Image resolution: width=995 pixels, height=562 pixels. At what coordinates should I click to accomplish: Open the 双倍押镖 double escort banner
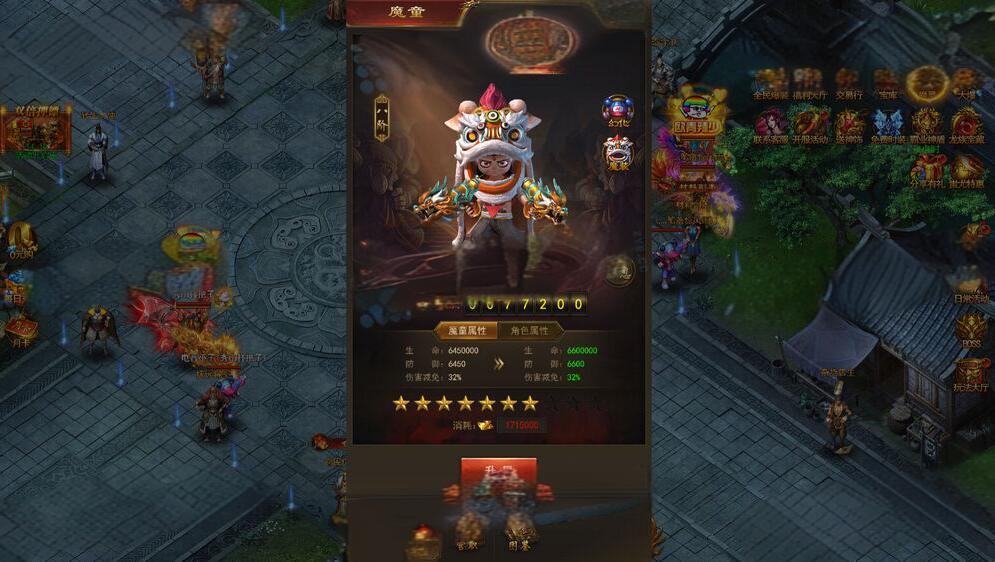(36, 130)
